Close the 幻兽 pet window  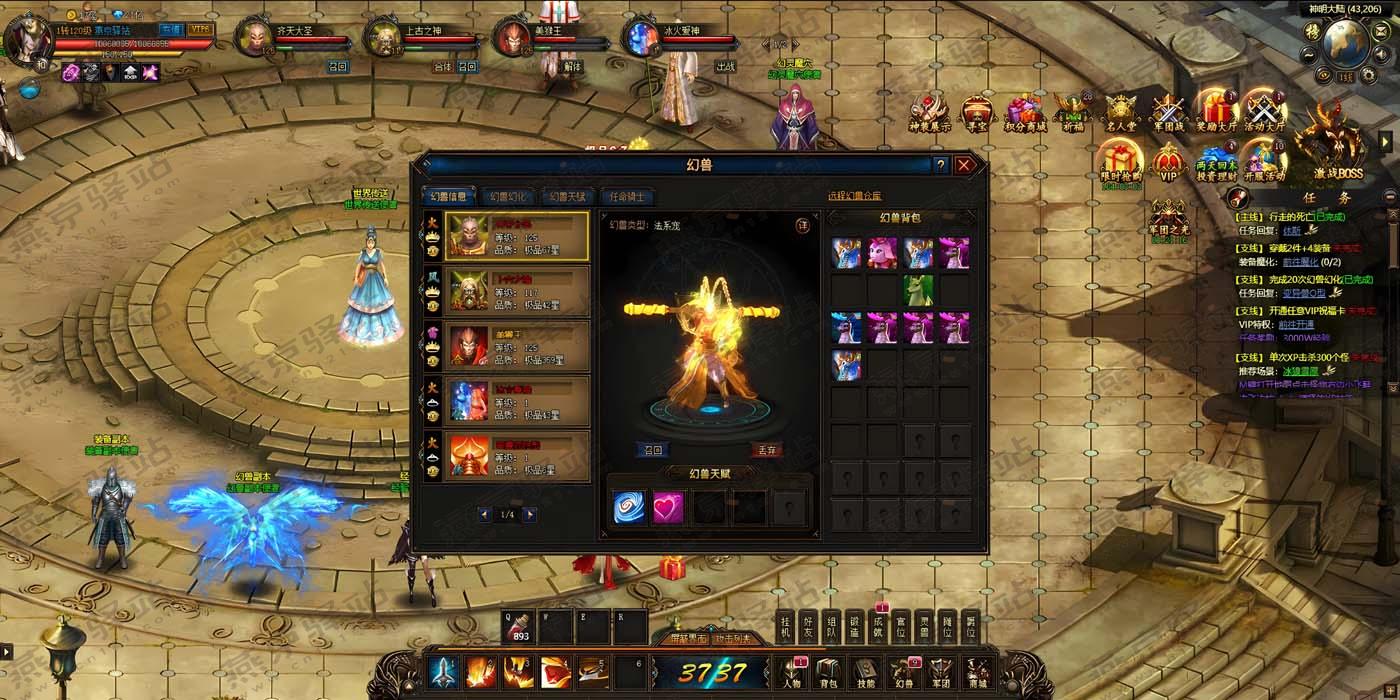(x=964, y=165)
